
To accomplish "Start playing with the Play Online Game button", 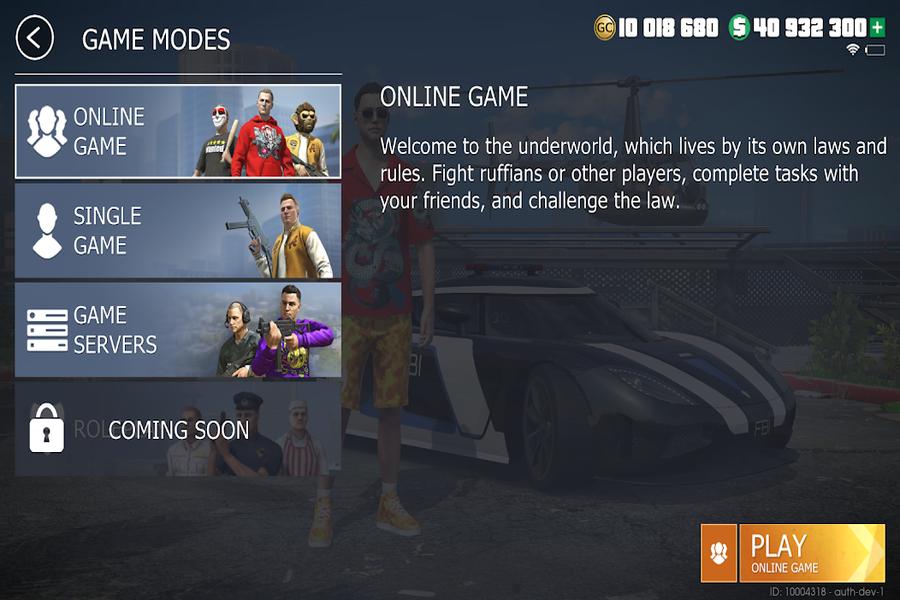I will 812,553.
